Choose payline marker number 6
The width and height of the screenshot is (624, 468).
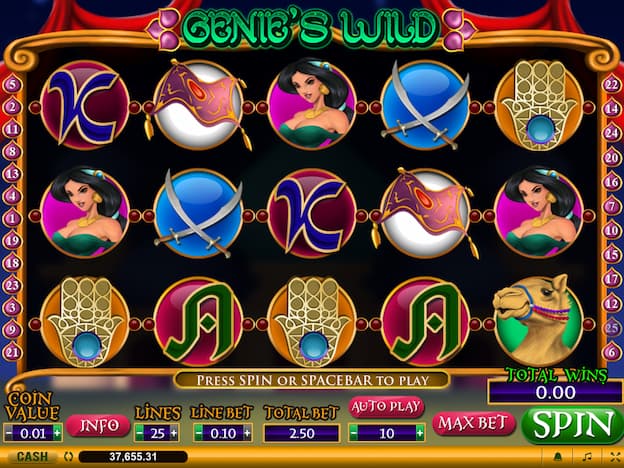point(611,351)
